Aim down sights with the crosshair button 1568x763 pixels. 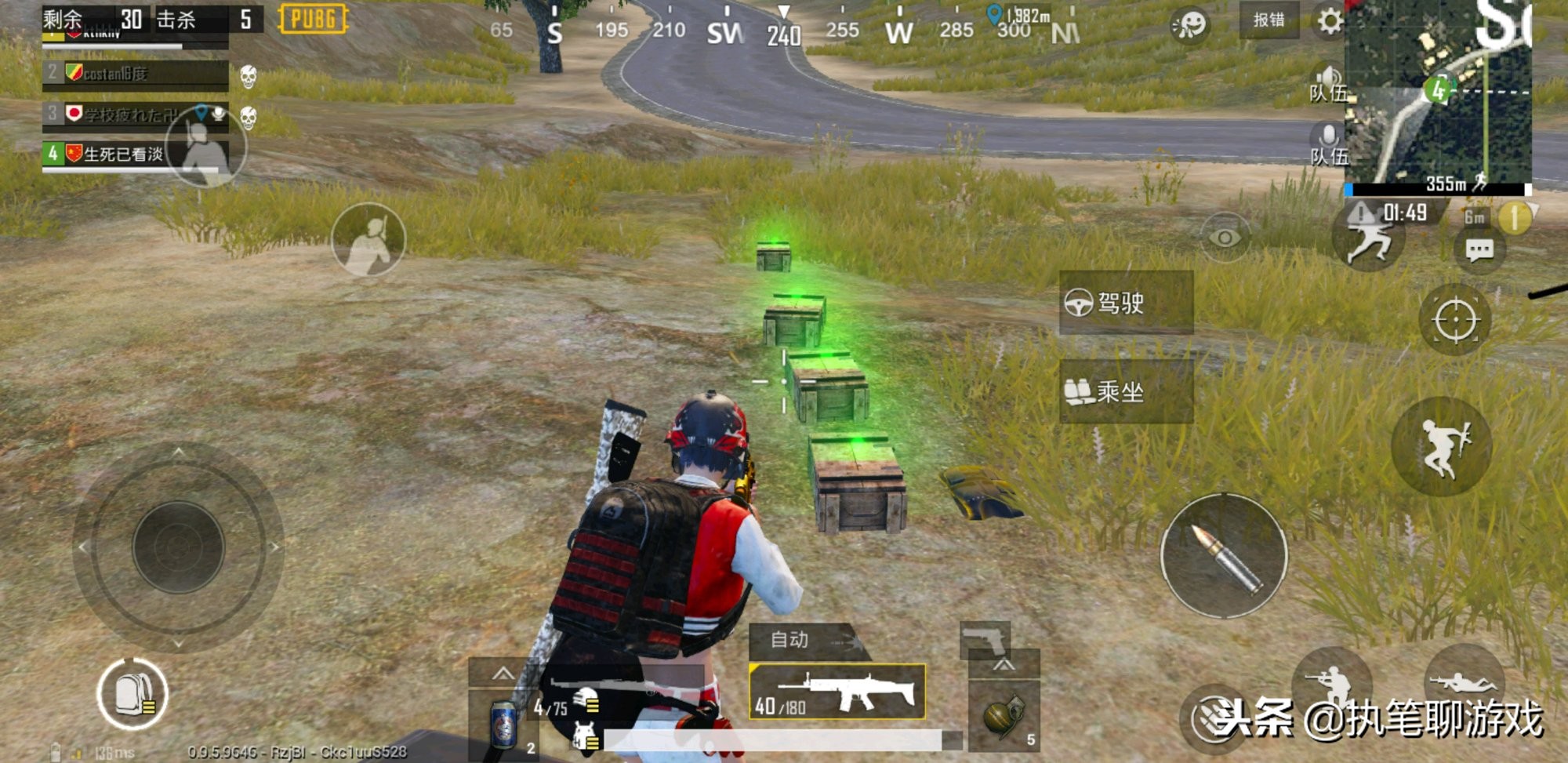(1455, 320)
